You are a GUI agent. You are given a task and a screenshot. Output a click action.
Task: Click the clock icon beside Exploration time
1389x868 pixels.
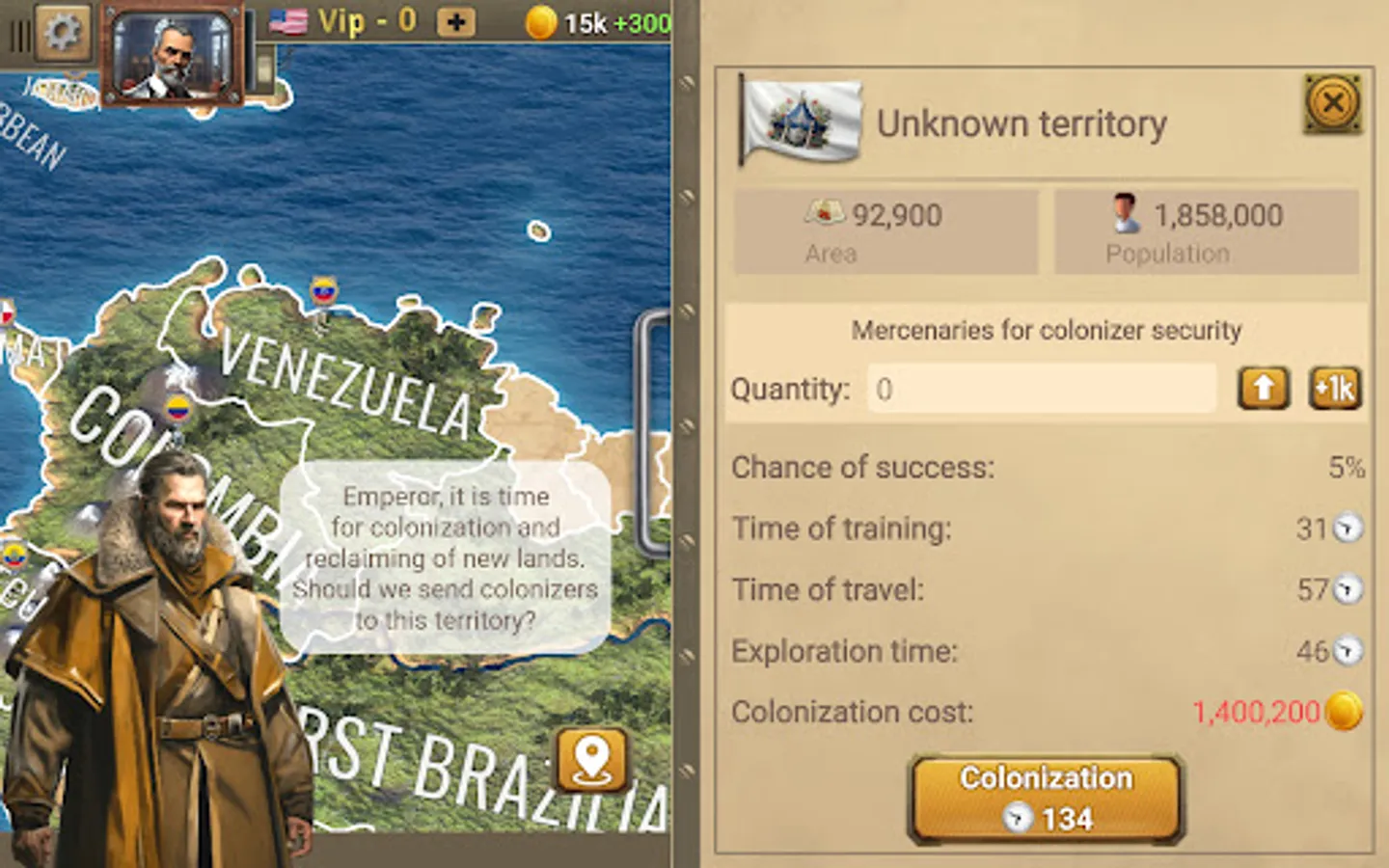[x=1348, y=652]
